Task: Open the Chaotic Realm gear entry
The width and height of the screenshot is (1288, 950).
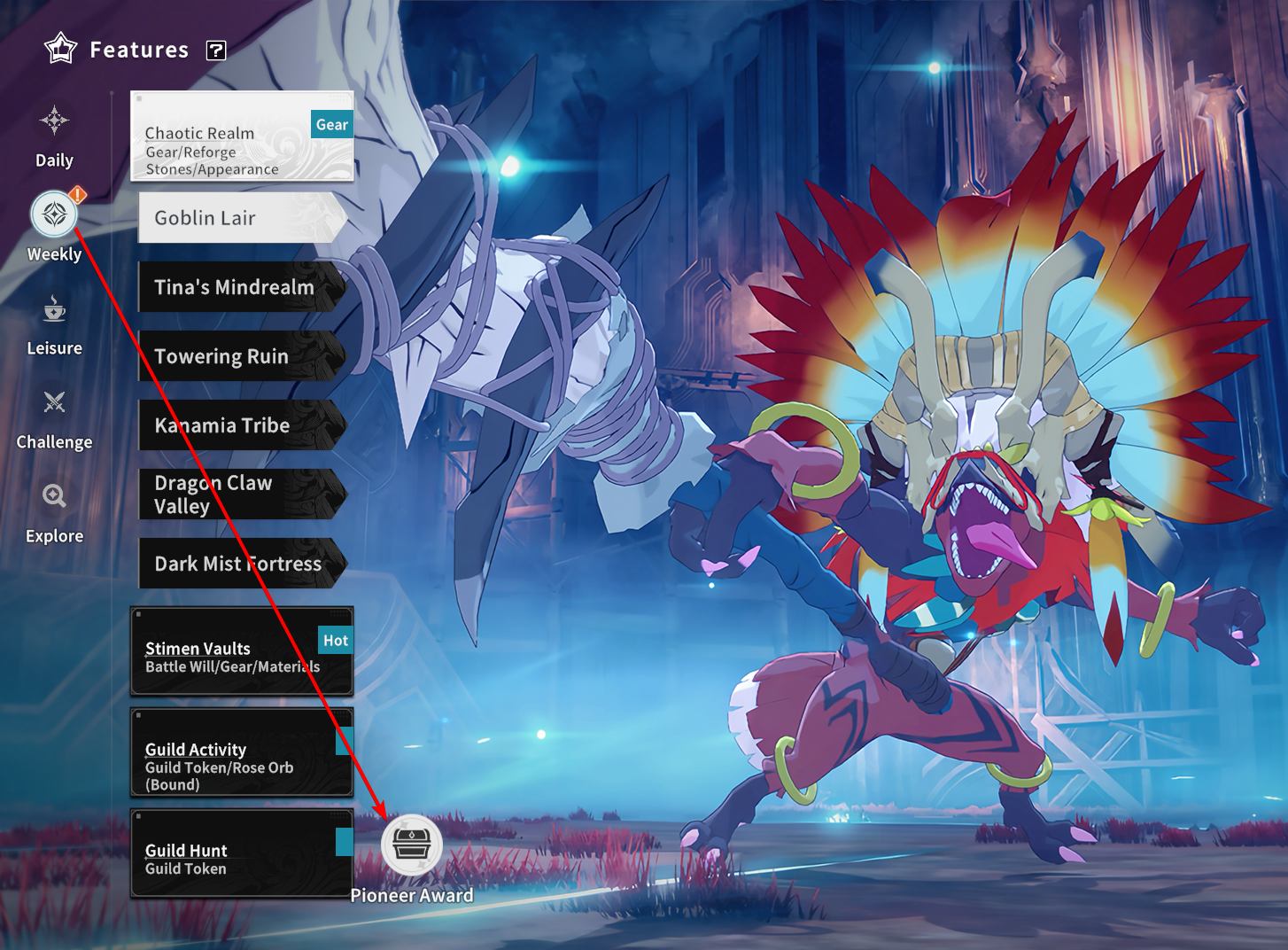Action: click(242, 136)
